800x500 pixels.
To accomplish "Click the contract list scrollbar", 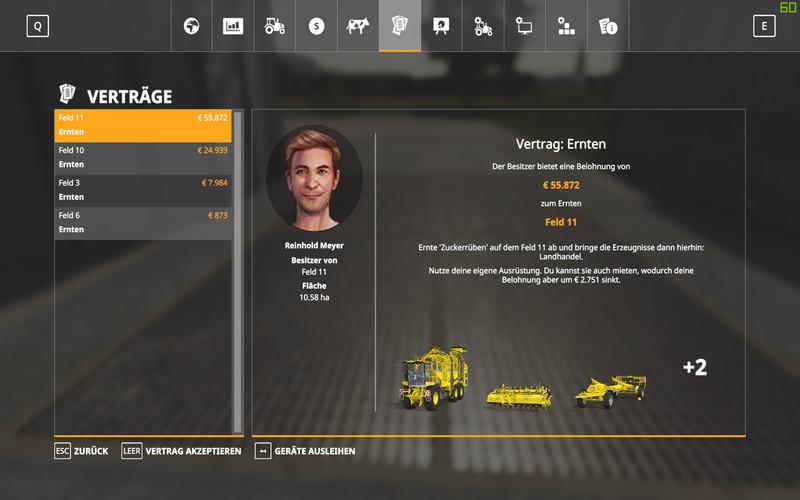I will tap(238, 270).
